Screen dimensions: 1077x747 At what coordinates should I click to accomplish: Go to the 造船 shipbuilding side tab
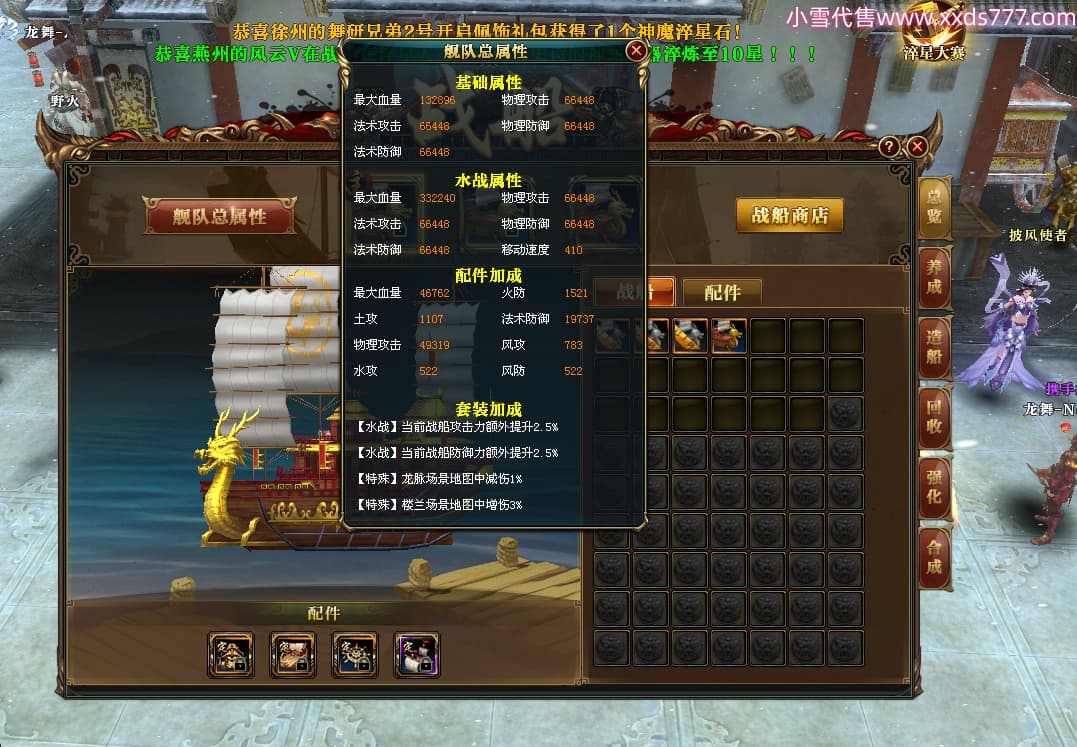point(934,346)
